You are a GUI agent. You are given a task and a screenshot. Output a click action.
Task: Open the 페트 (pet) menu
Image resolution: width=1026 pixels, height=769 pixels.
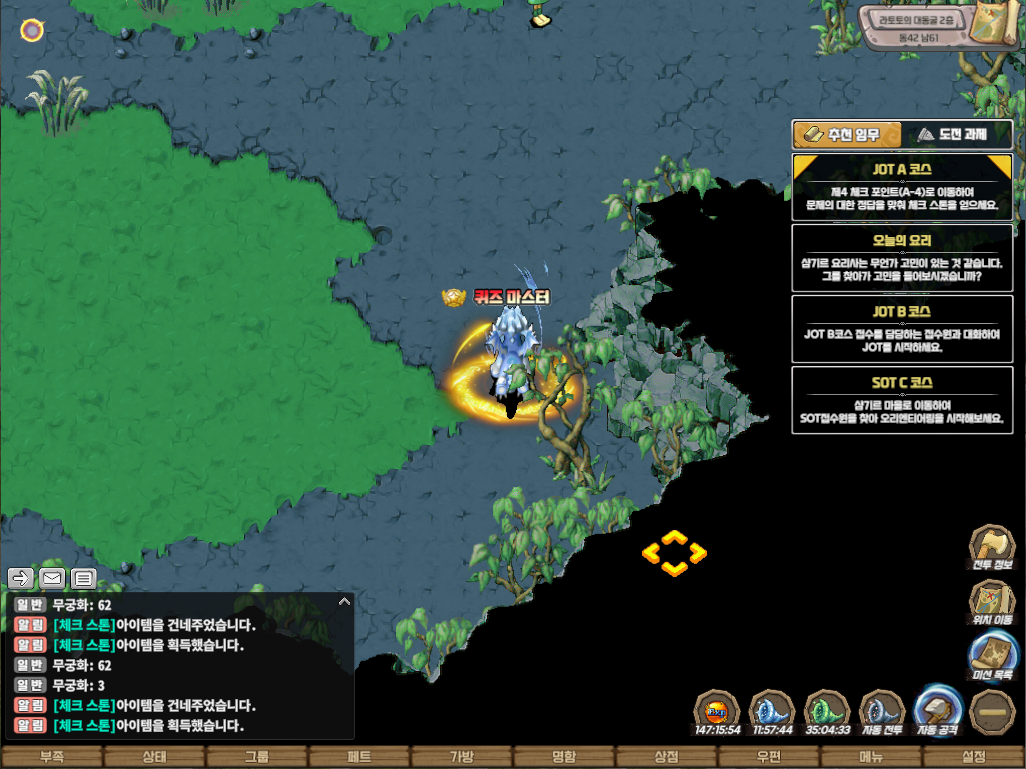(x=359, y=757)
